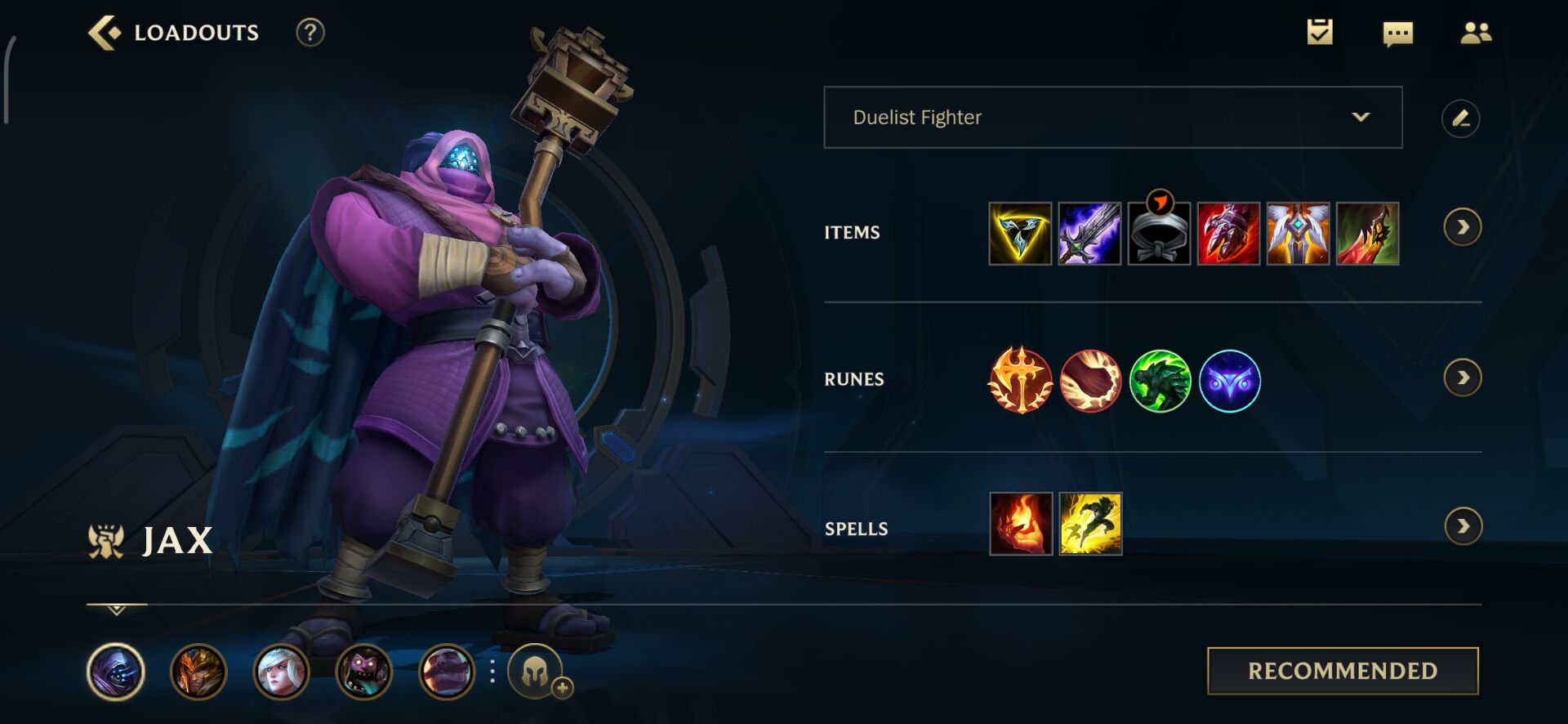Select the red claw item icon
Screen dimensions: 1568x724
pos(1228,234)
